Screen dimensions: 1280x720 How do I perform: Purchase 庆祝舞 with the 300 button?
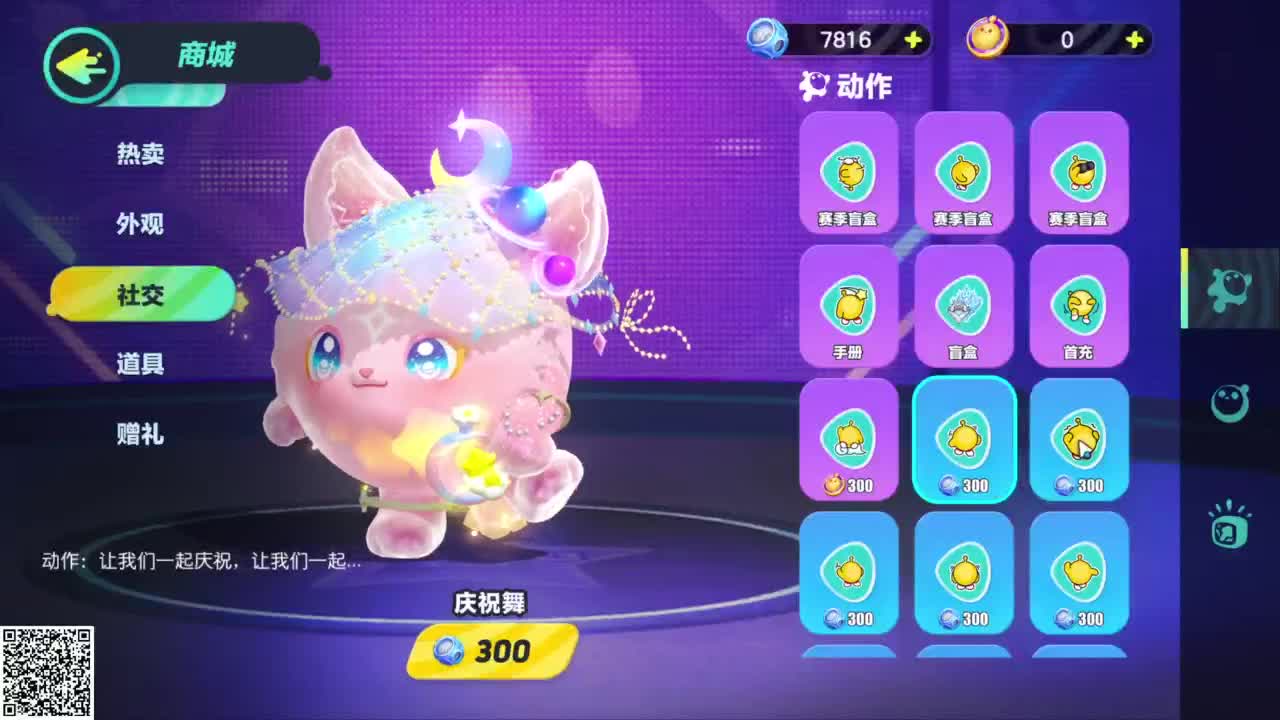pyautogui.click(x=488, y=652)
